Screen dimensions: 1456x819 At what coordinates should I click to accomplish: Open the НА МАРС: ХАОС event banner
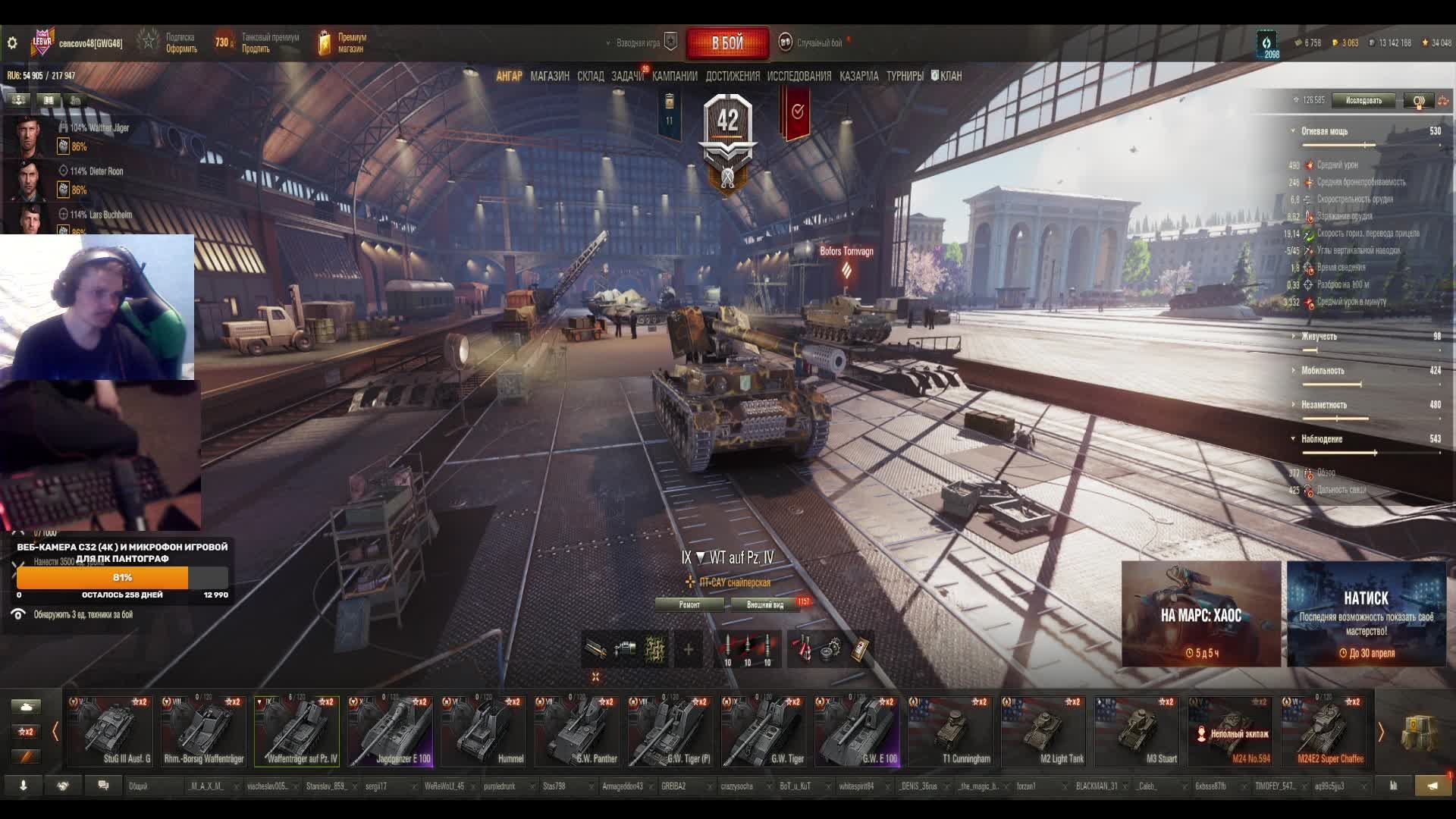(1200, 614)
